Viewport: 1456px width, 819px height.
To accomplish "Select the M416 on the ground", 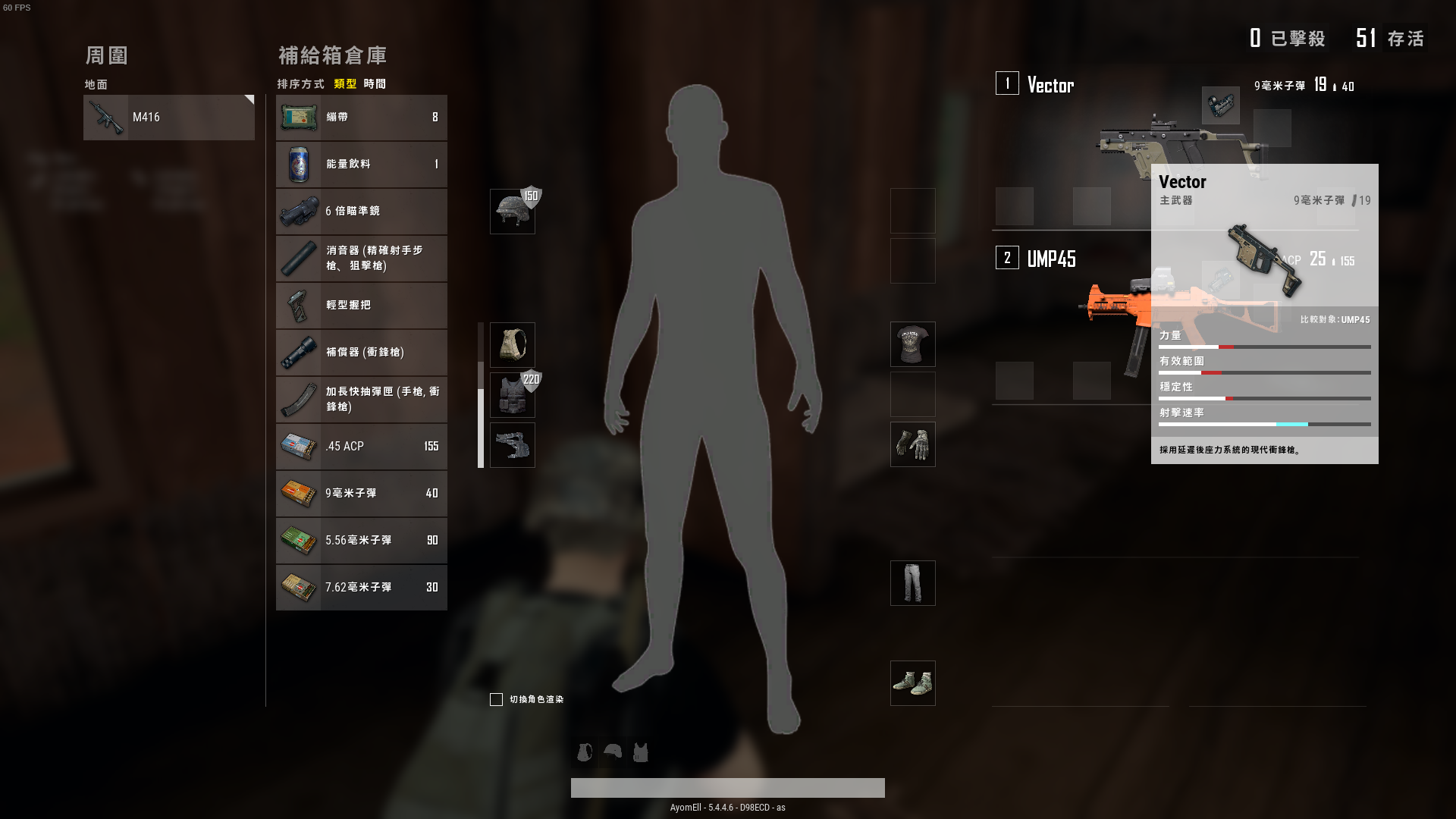I will (x=168, y=118).
